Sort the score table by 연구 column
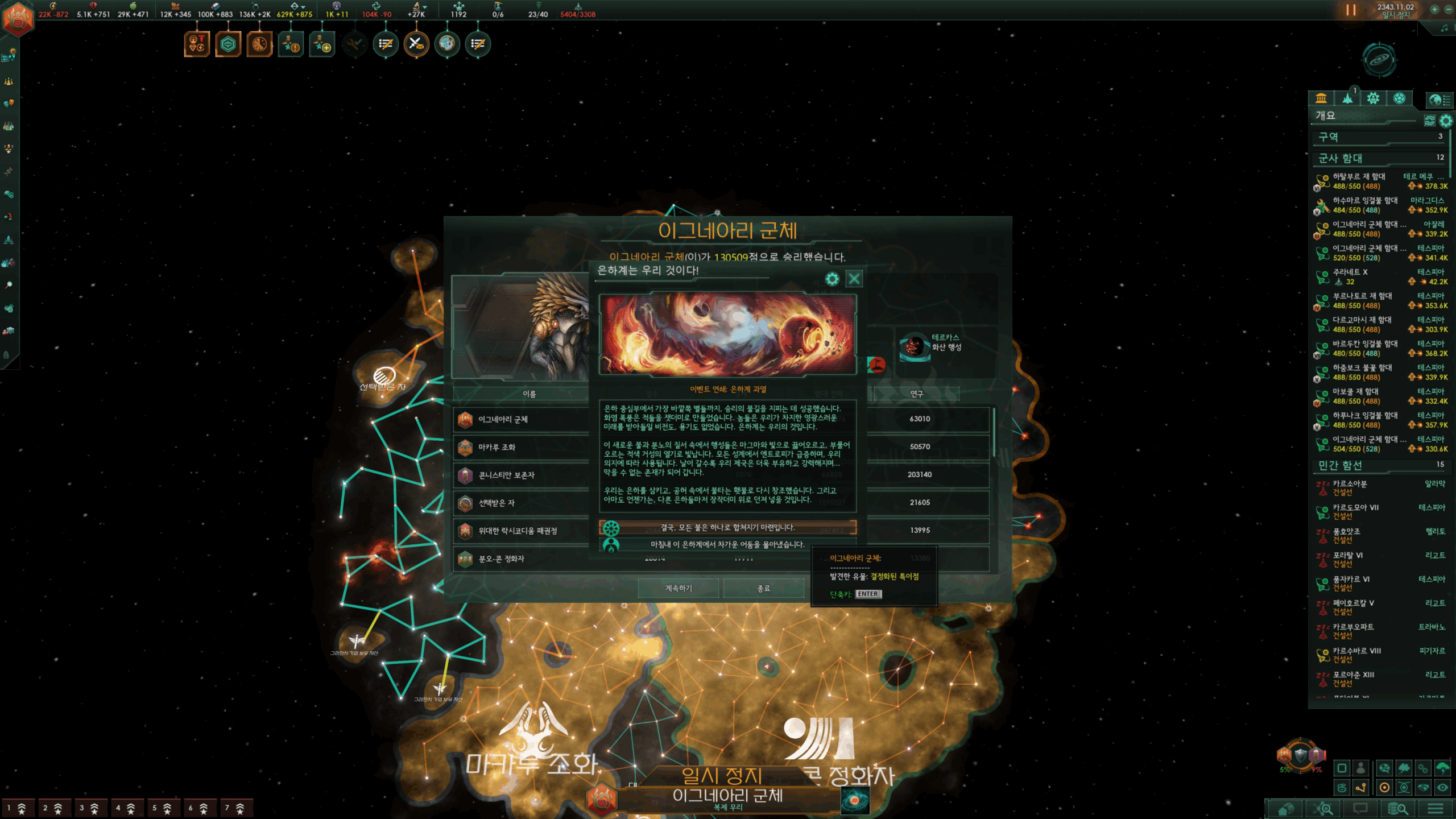The height and width of the screenshot is (819, 1456). click(x=916, y=394)
